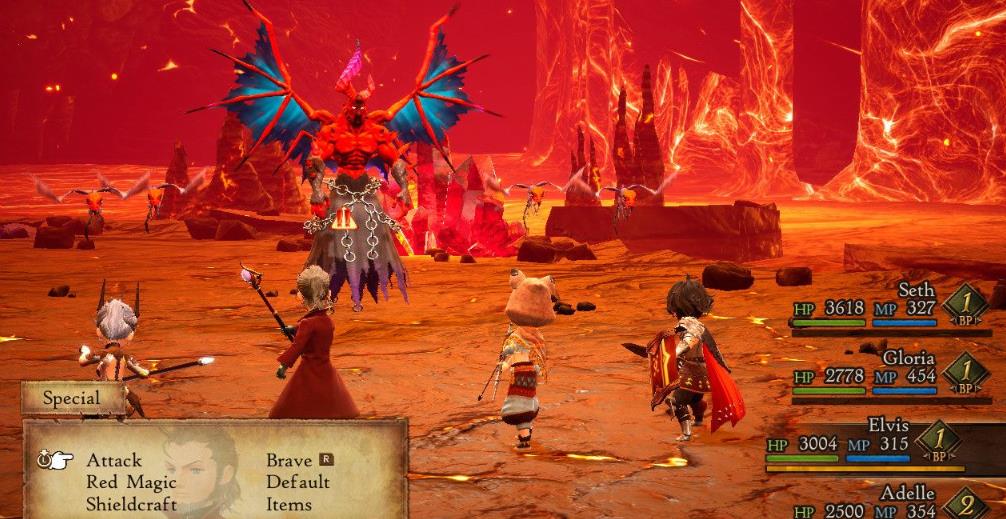Use the Brave command
1006x519 pixels.
[x=288, y=461]
